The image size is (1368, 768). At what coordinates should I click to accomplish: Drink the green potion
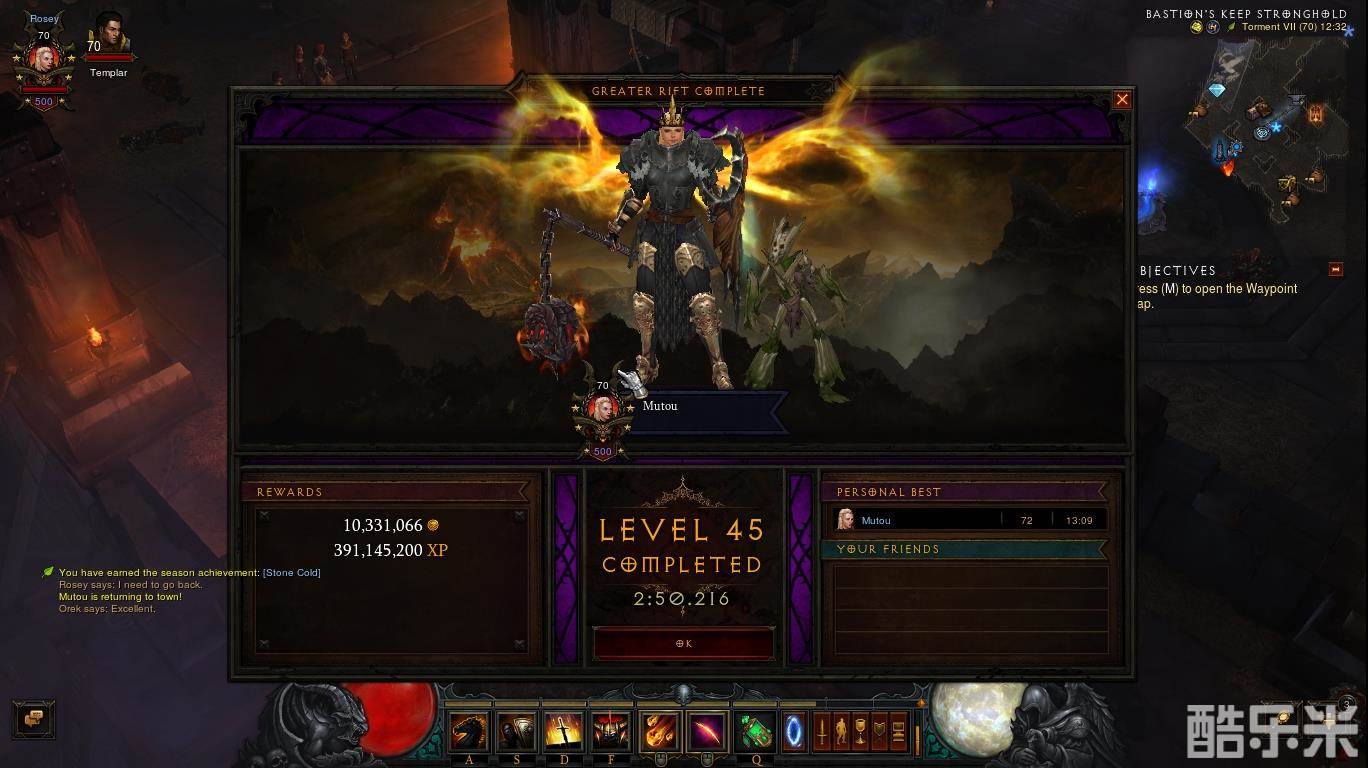pyautogui.click(x=756, y=732)
